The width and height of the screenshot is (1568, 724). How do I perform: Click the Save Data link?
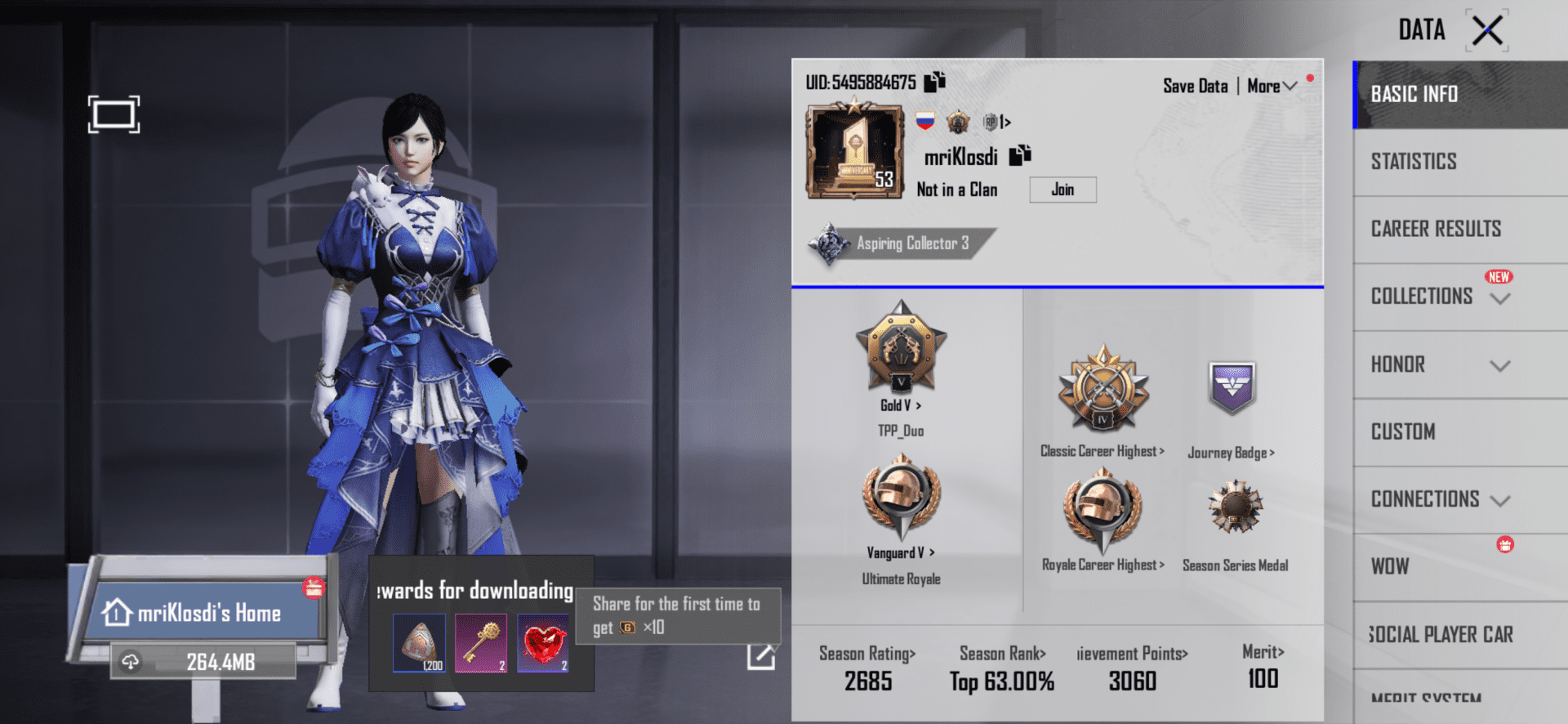pos(1195,85)
